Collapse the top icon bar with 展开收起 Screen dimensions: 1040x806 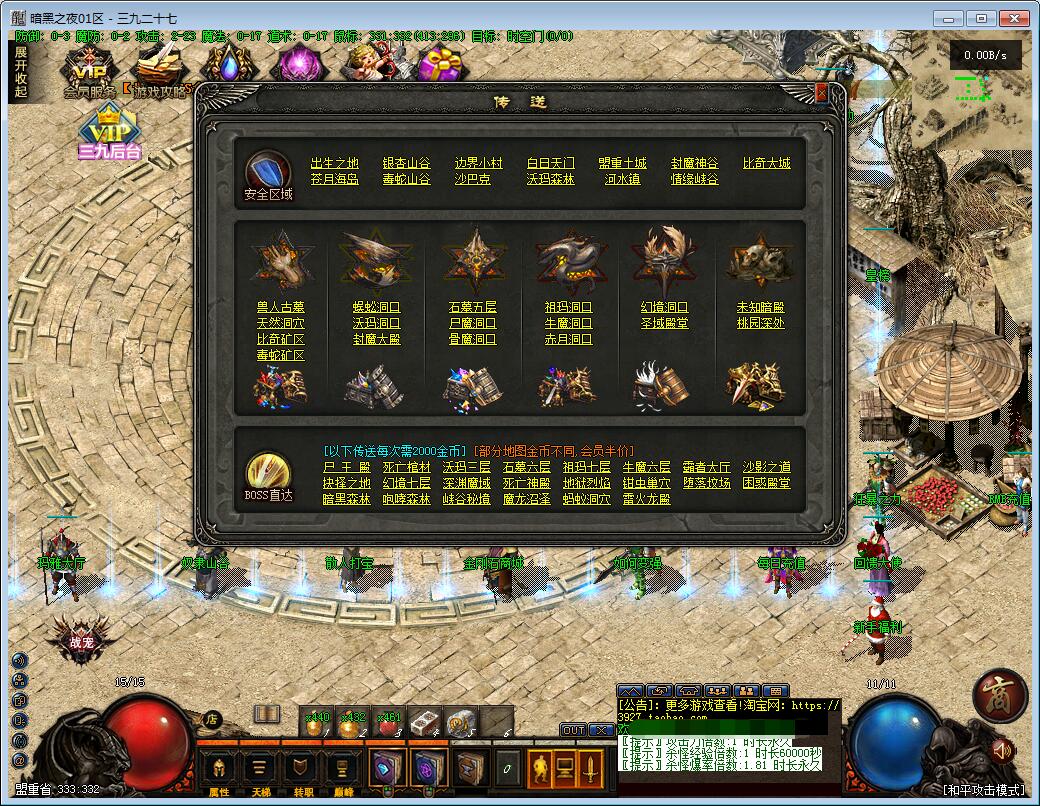pyautogui.click(x=21, y=72)
